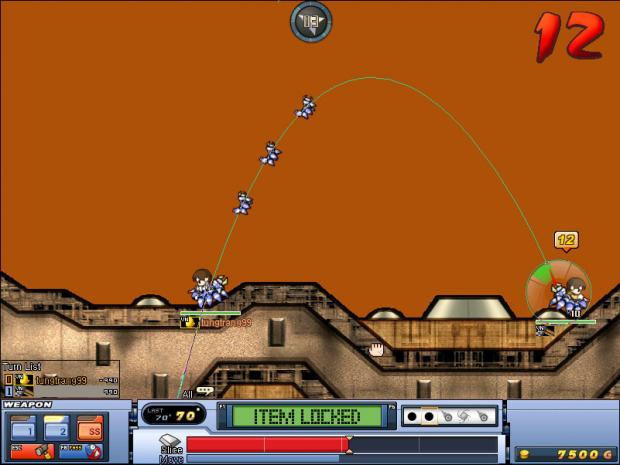Select tungtrang99's row in the Turn List

click(60, 380)
